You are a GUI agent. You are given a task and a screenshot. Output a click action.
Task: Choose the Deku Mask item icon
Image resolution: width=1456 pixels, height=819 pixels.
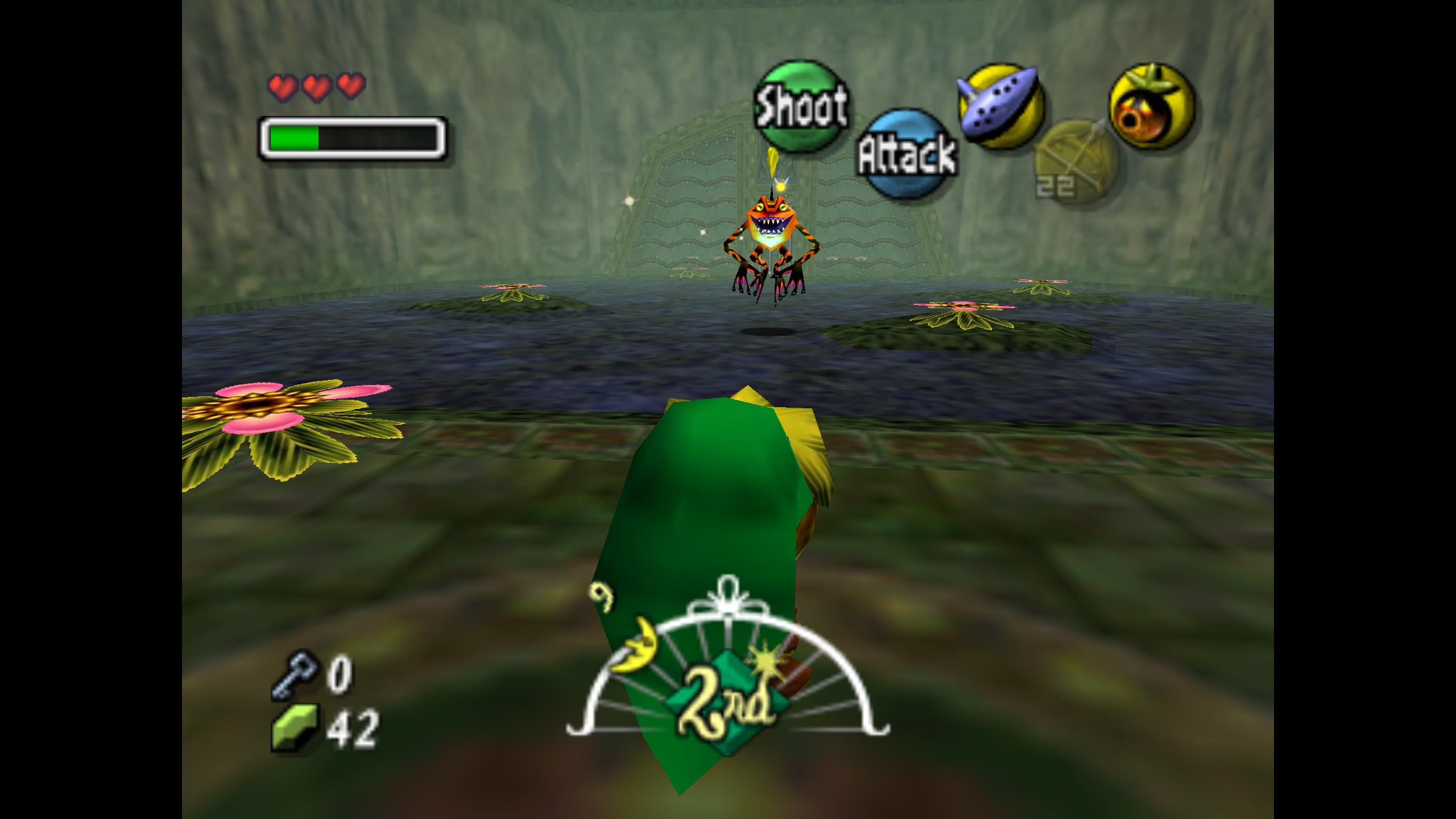(1152, 106)
